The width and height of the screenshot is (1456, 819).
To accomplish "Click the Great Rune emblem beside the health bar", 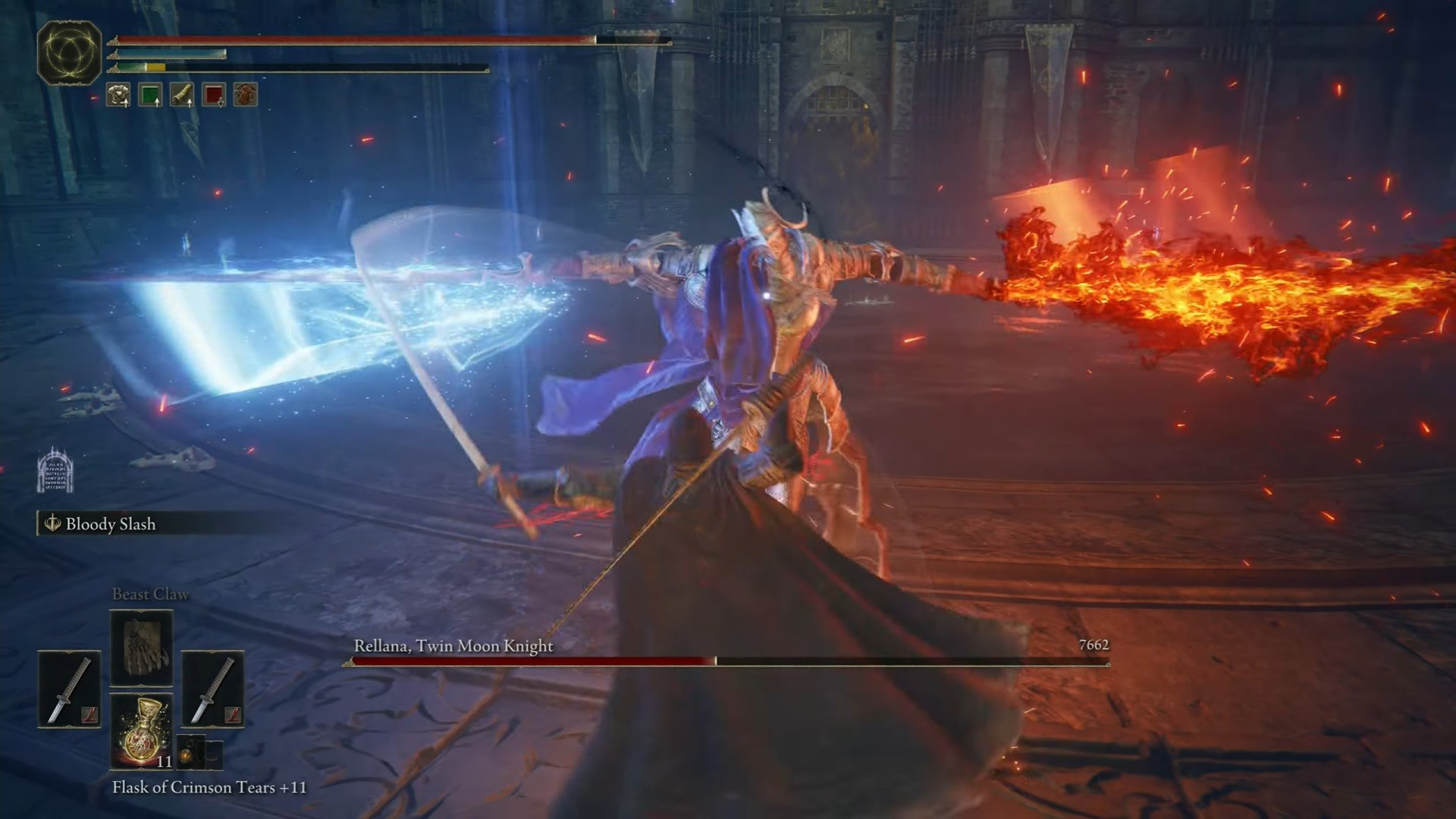I will 69,52.
